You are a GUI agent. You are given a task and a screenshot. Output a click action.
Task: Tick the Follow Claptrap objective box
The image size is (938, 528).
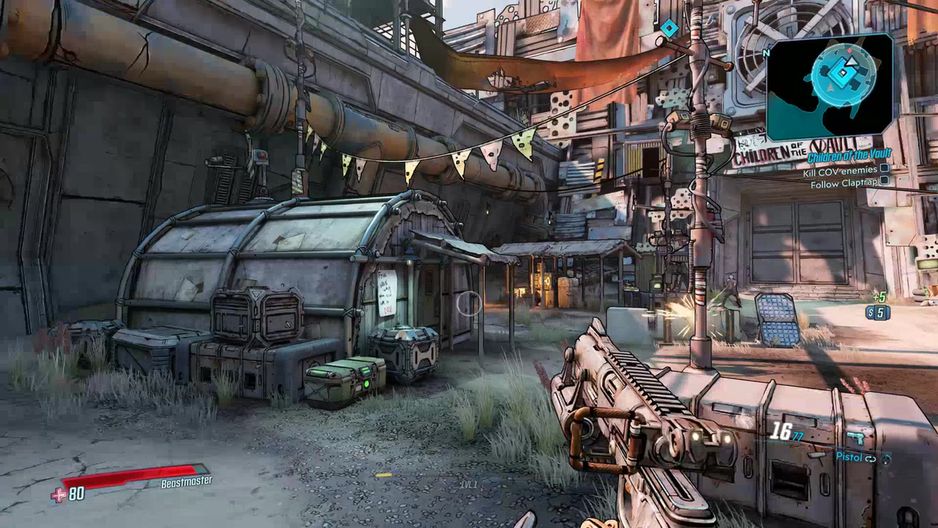coord(884,185)
